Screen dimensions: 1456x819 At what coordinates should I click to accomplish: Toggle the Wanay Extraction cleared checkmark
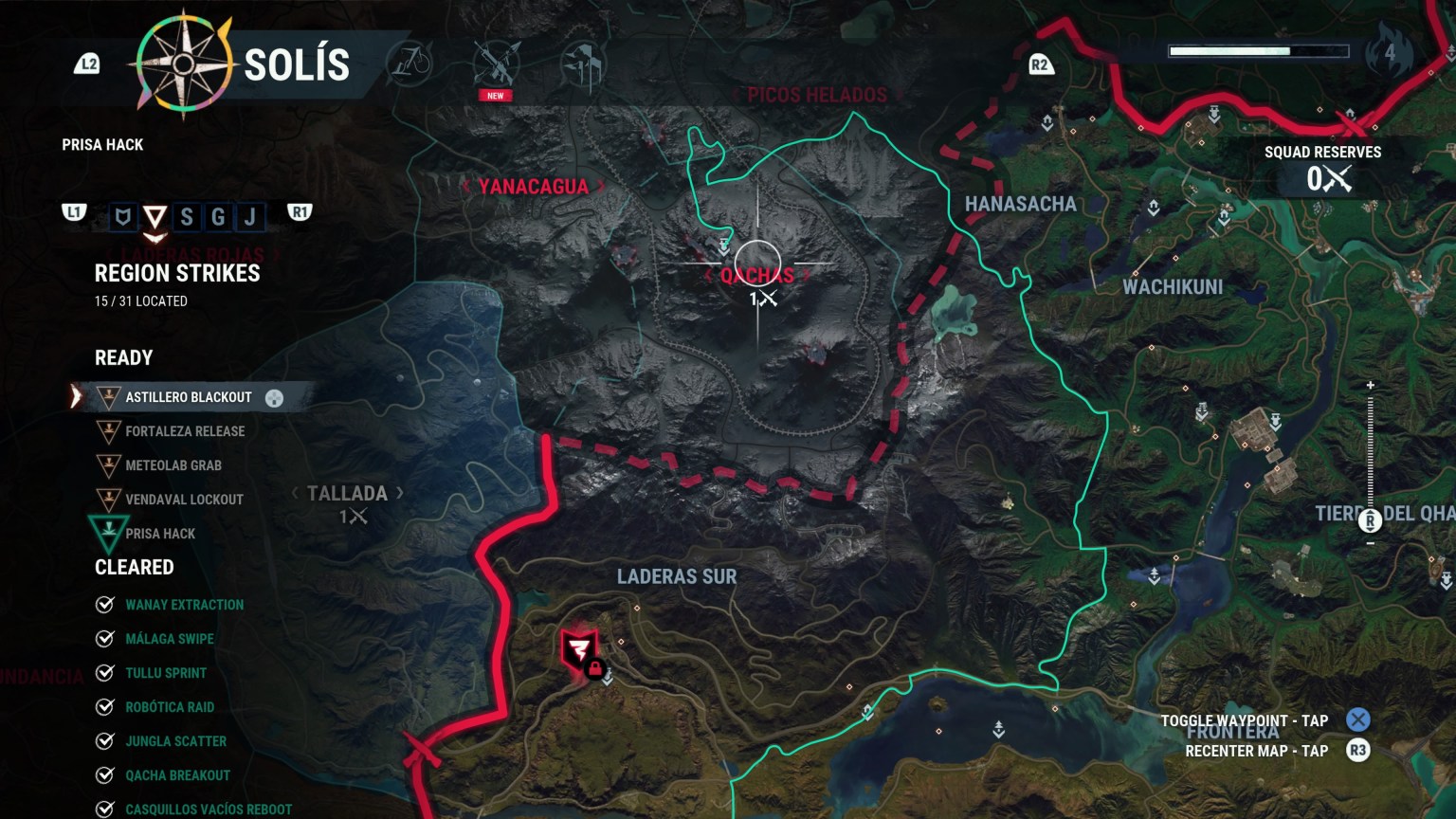(x=102, y=604)
